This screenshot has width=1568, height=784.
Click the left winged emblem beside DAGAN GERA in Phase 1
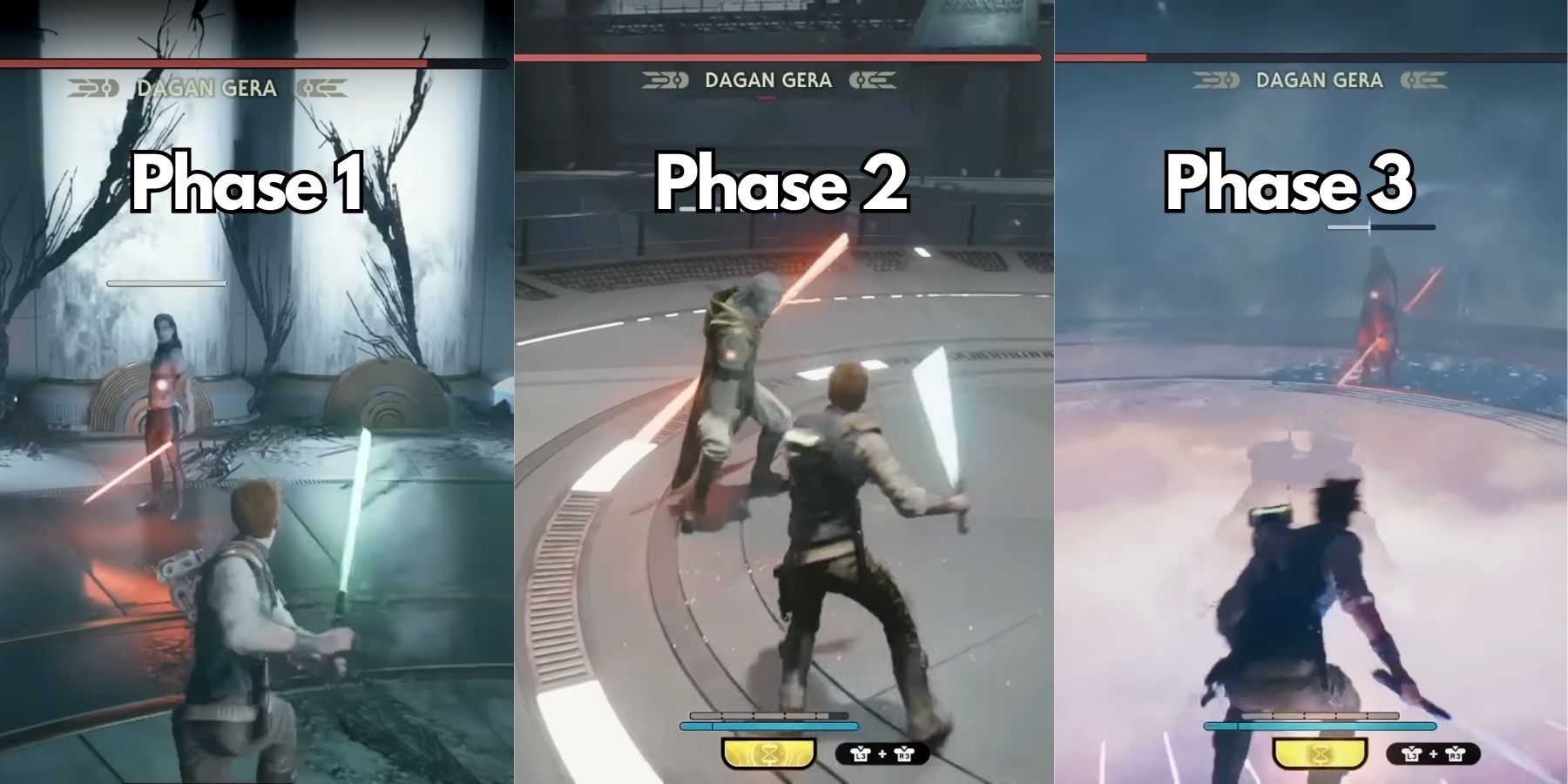[96, 87]
